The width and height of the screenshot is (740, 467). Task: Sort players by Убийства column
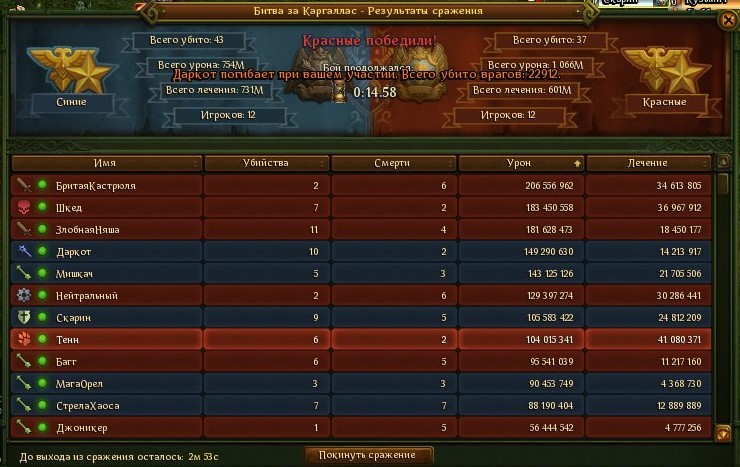point(265,163)
